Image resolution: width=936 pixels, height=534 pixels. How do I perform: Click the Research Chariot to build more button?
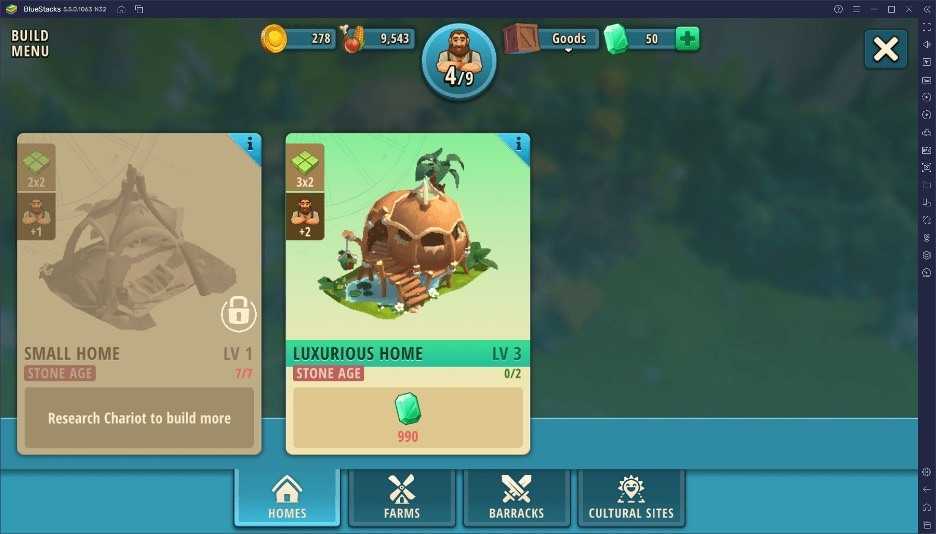(139, 418)
